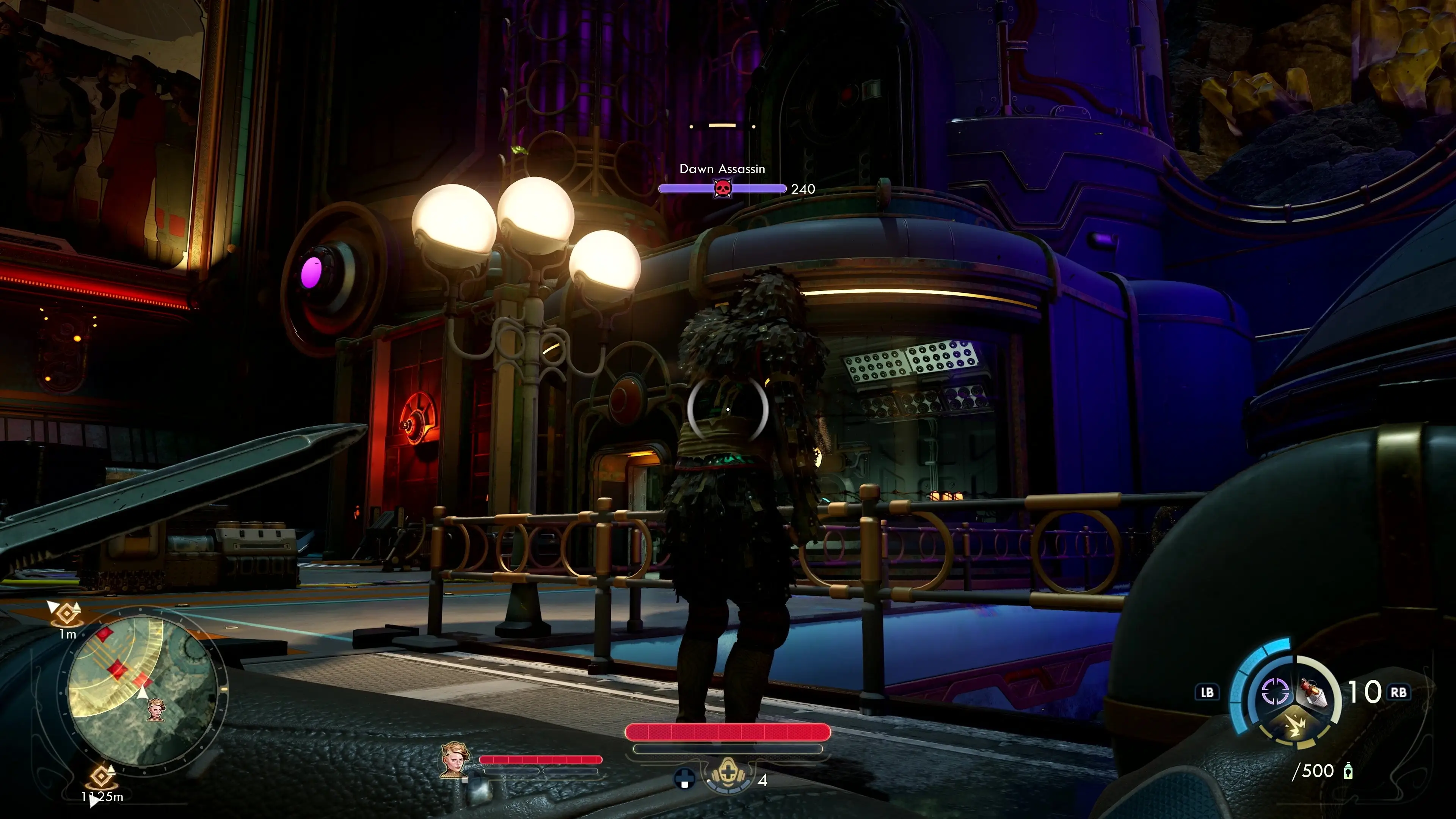Viewport: 1456px width, 819px height.
Task: Select the companion face marker on the minimap
Action: (x=156, y=709)
